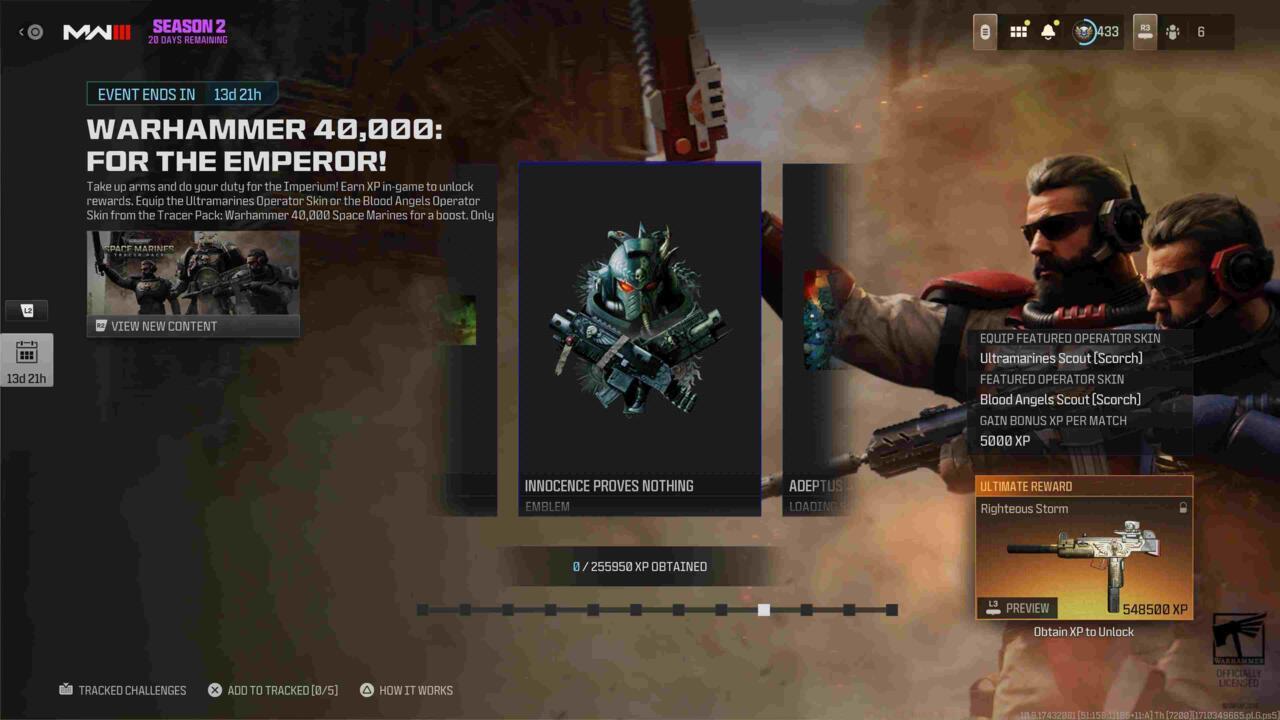
Task: Click the highlighted white reward progress marker
Action: click(x=764, y=610)
